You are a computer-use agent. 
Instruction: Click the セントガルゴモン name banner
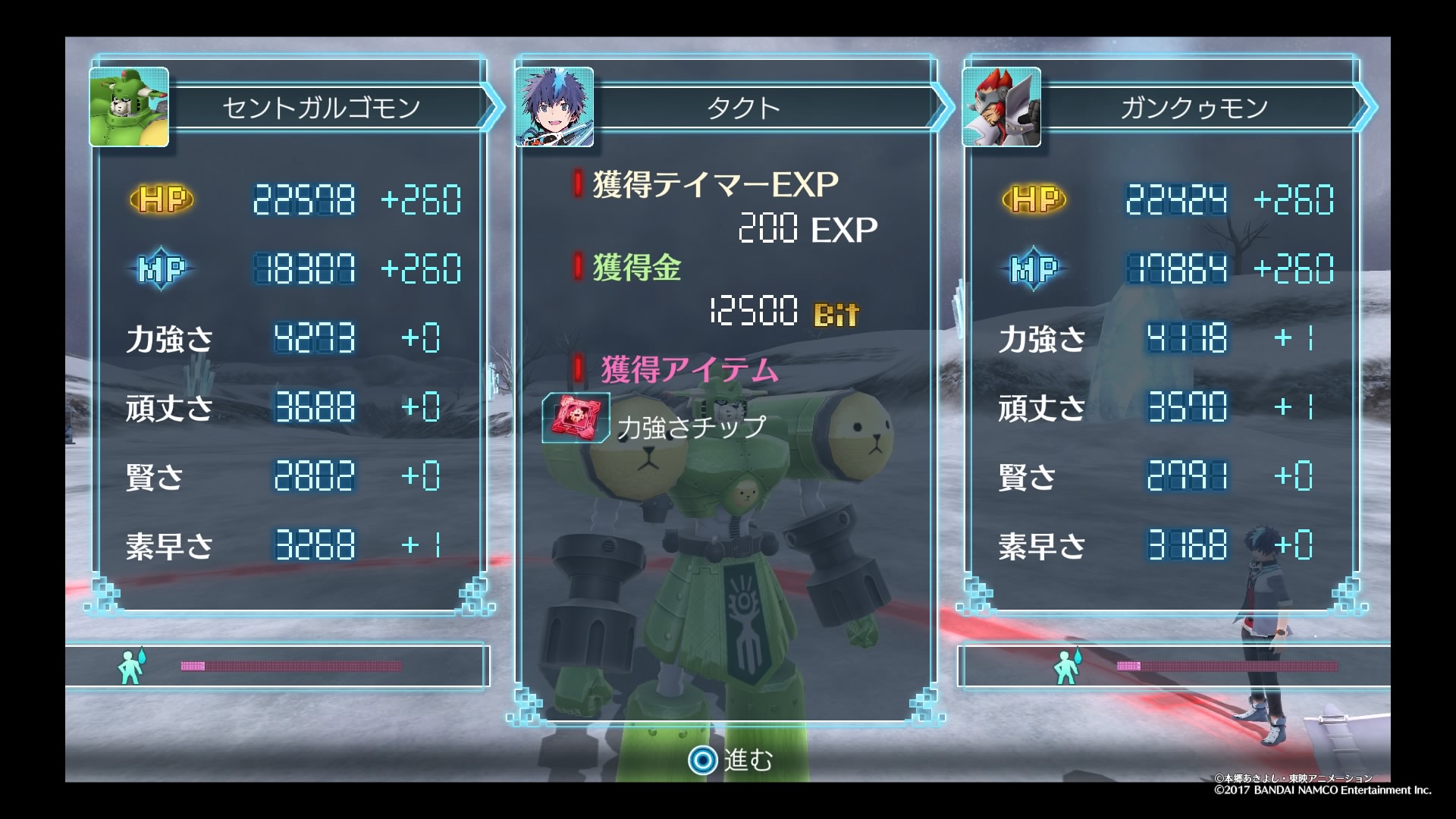[x=322, y=108]
